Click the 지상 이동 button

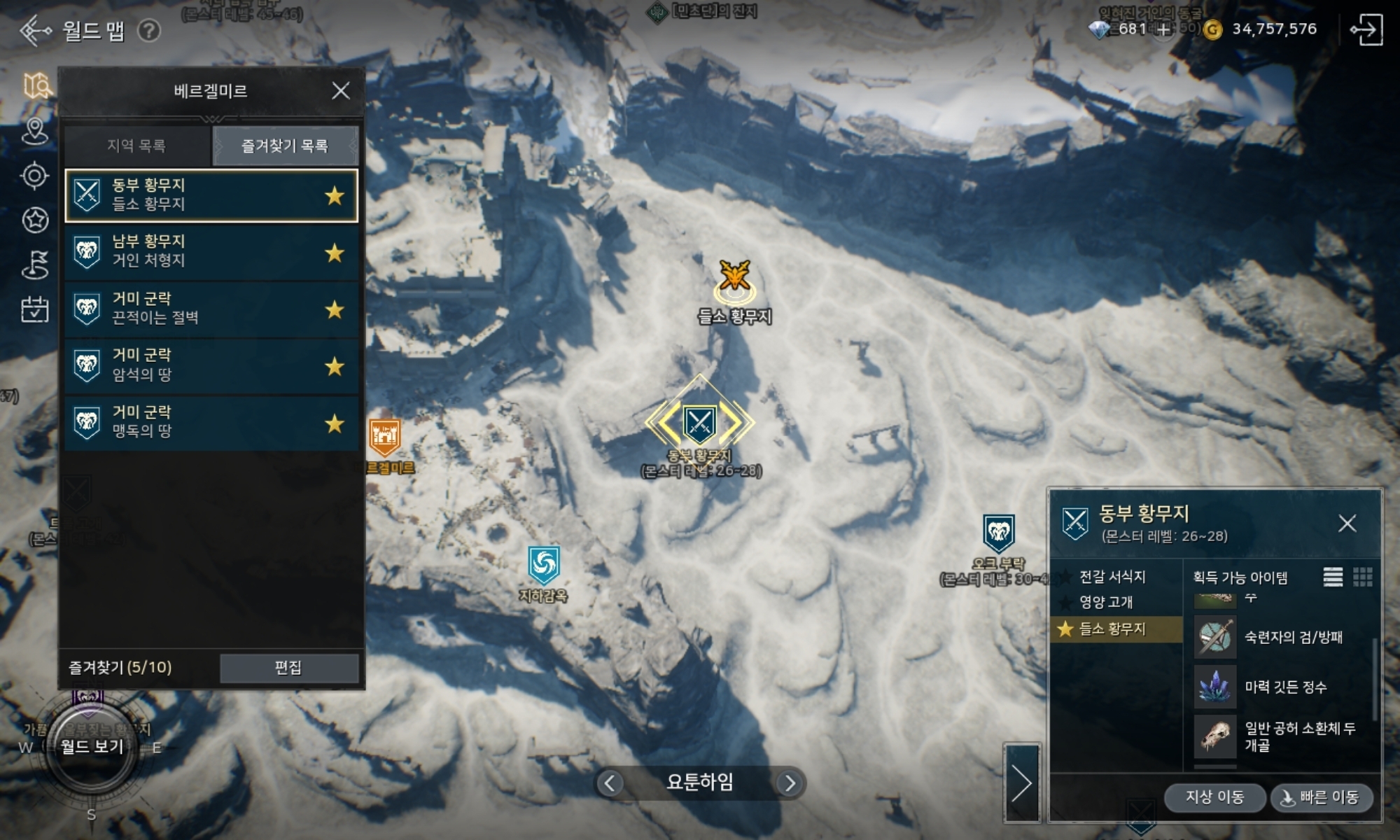tap(1214, 797)
